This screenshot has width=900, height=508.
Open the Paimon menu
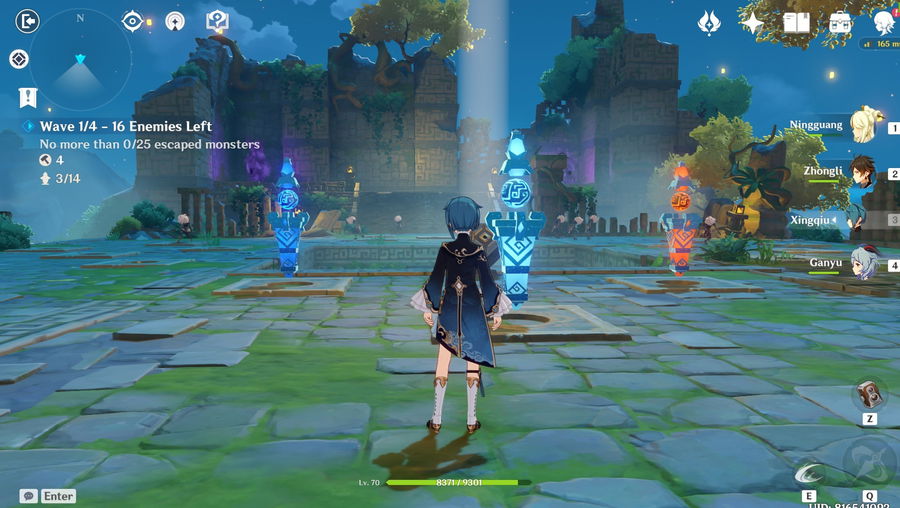click(x=884, y=22)
